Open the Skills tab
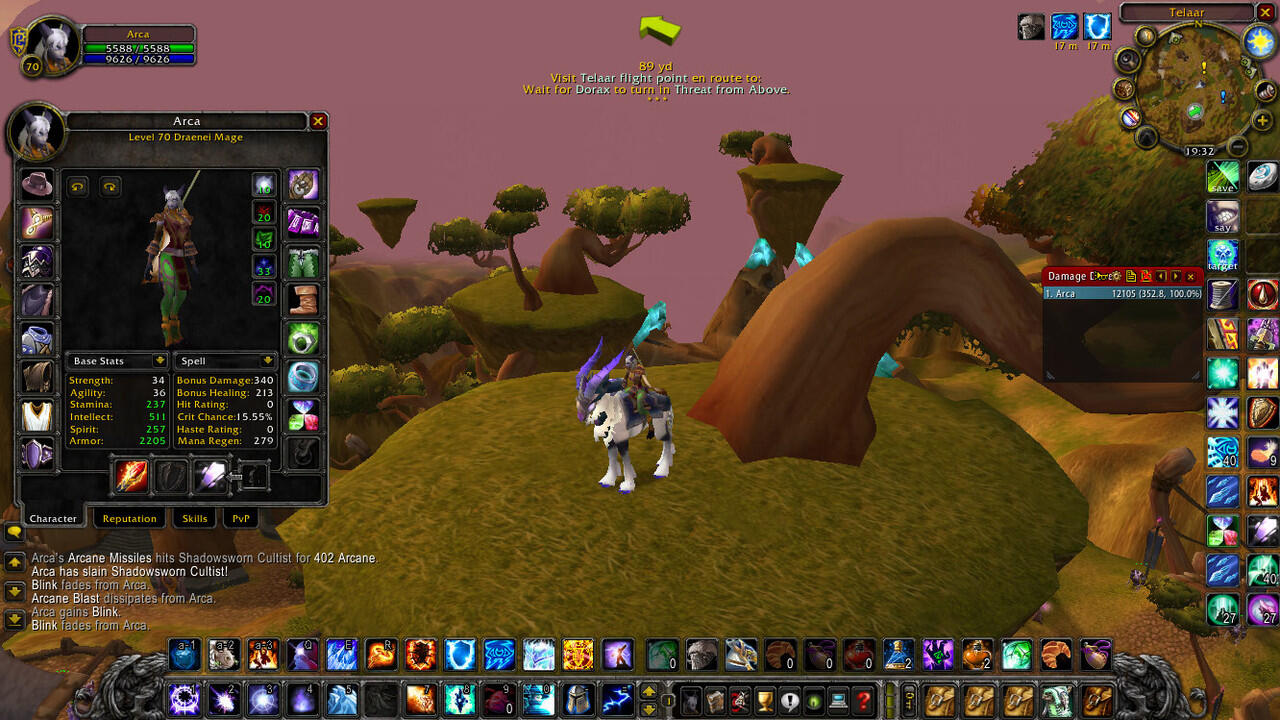1280x720 pixels. [194, 518]
